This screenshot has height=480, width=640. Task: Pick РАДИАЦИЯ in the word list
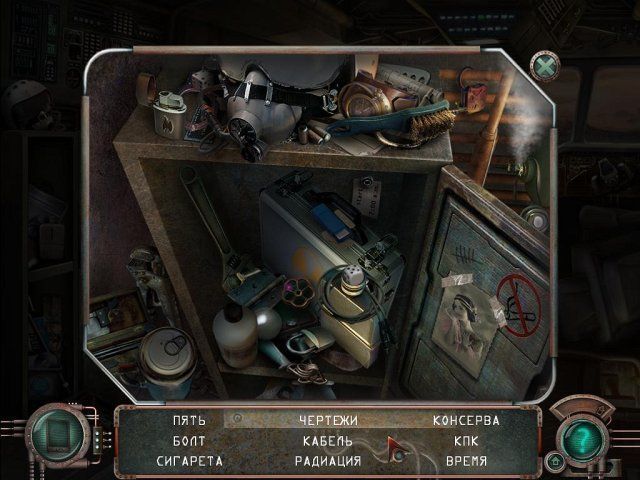(x=328, y=461)
